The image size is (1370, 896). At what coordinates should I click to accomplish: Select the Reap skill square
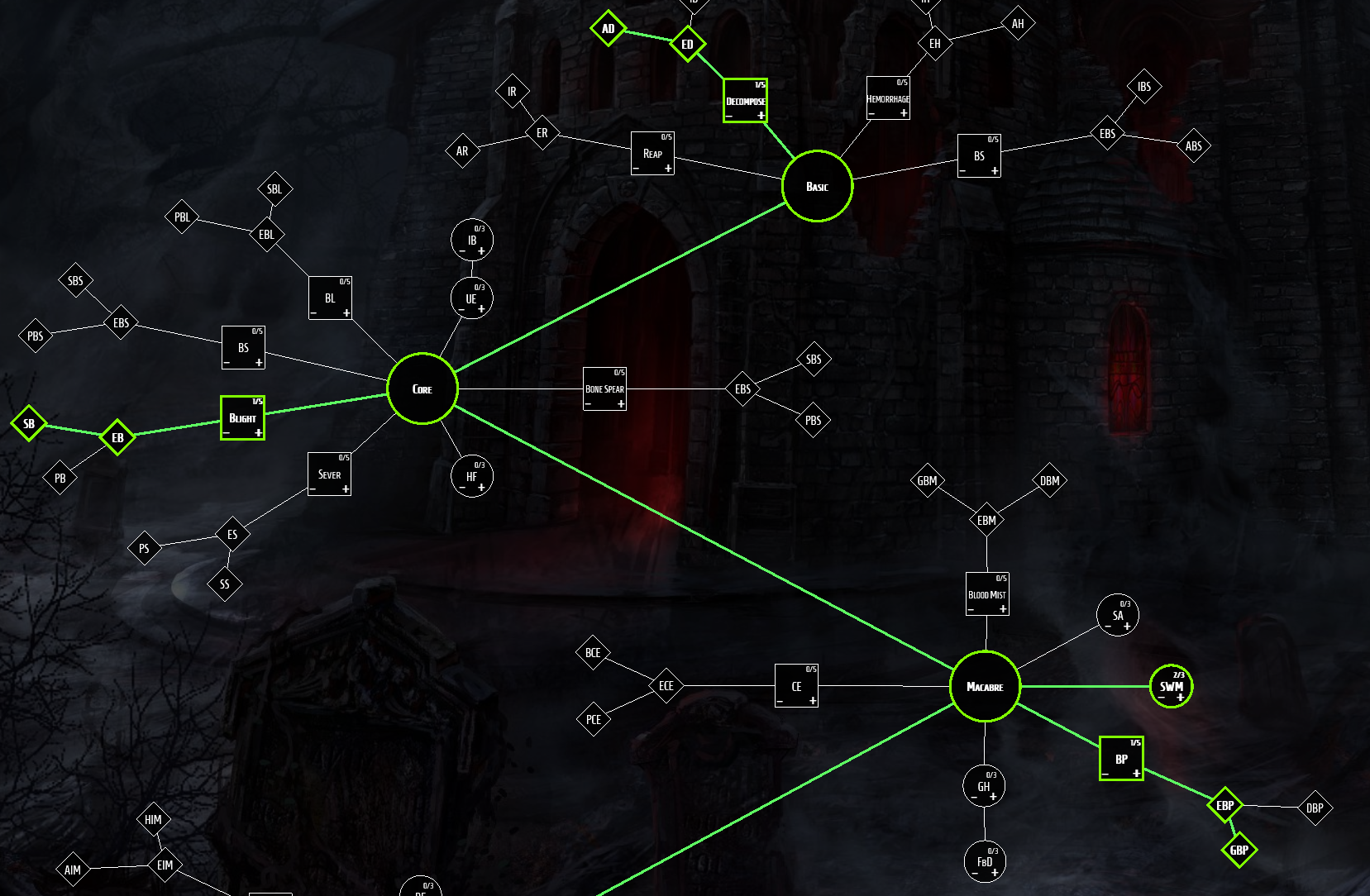(x=652, y=153)
